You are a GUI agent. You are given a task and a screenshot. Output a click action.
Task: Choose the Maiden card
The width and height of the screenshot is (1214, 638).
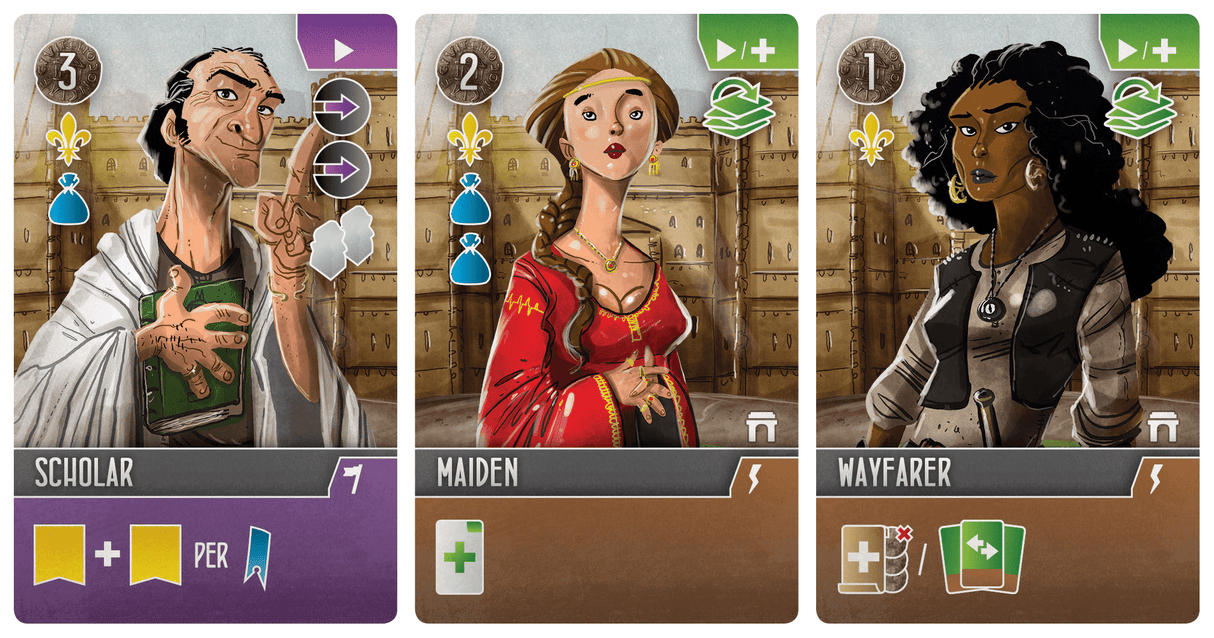point(606,318)
